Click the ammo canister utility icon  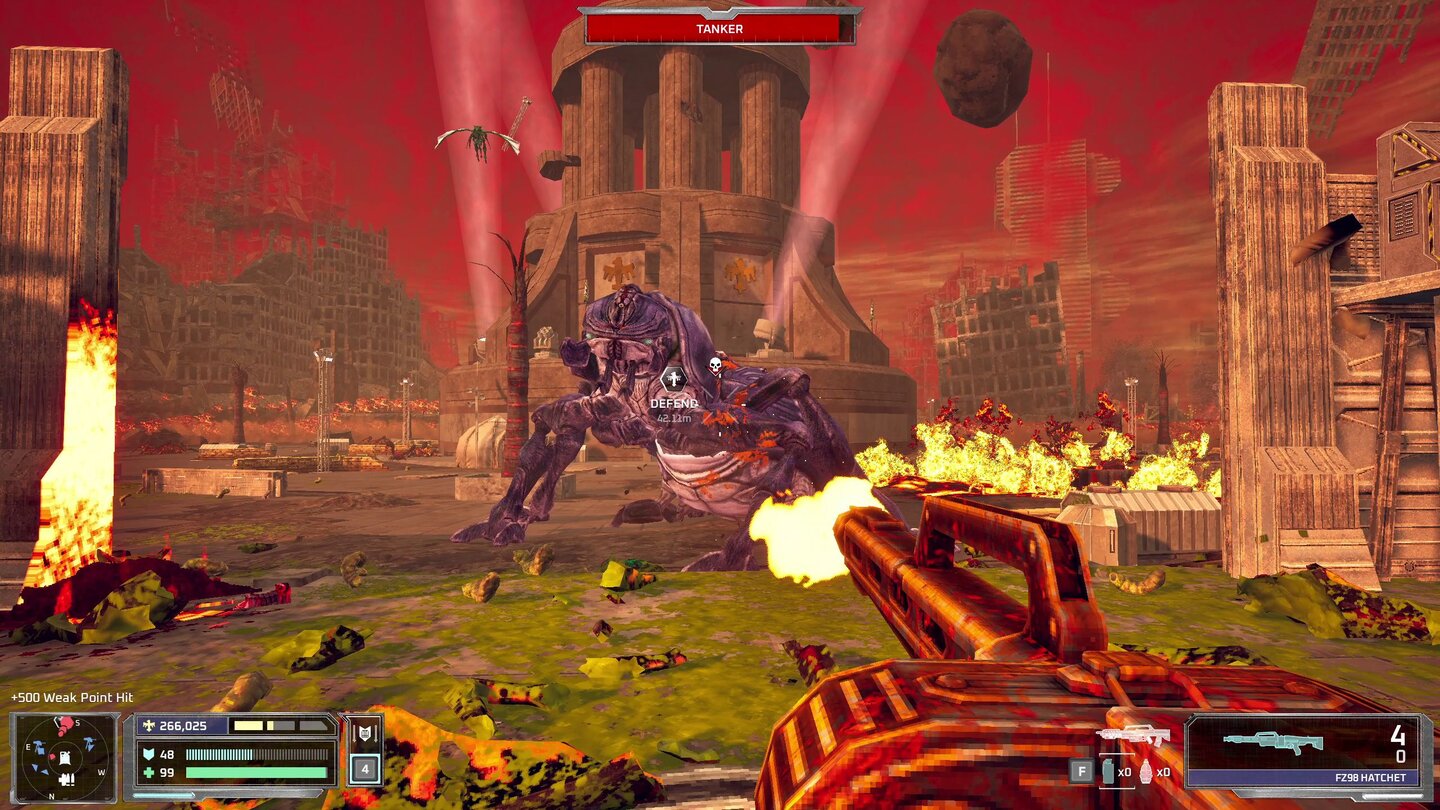(1108, 772)
